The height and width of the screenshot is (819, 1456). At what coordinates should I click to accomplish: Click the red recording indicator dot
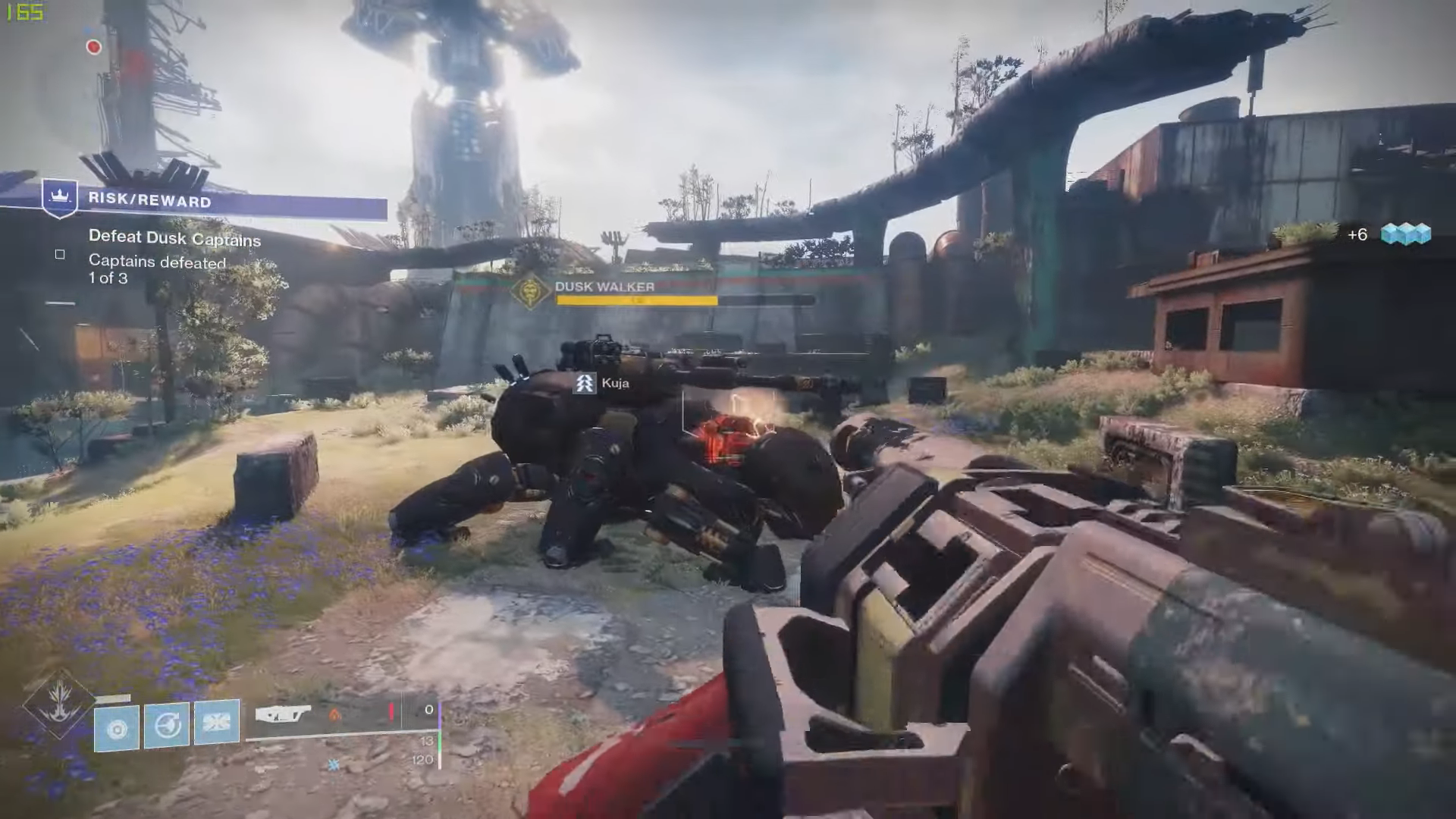(x=94, y=47)
